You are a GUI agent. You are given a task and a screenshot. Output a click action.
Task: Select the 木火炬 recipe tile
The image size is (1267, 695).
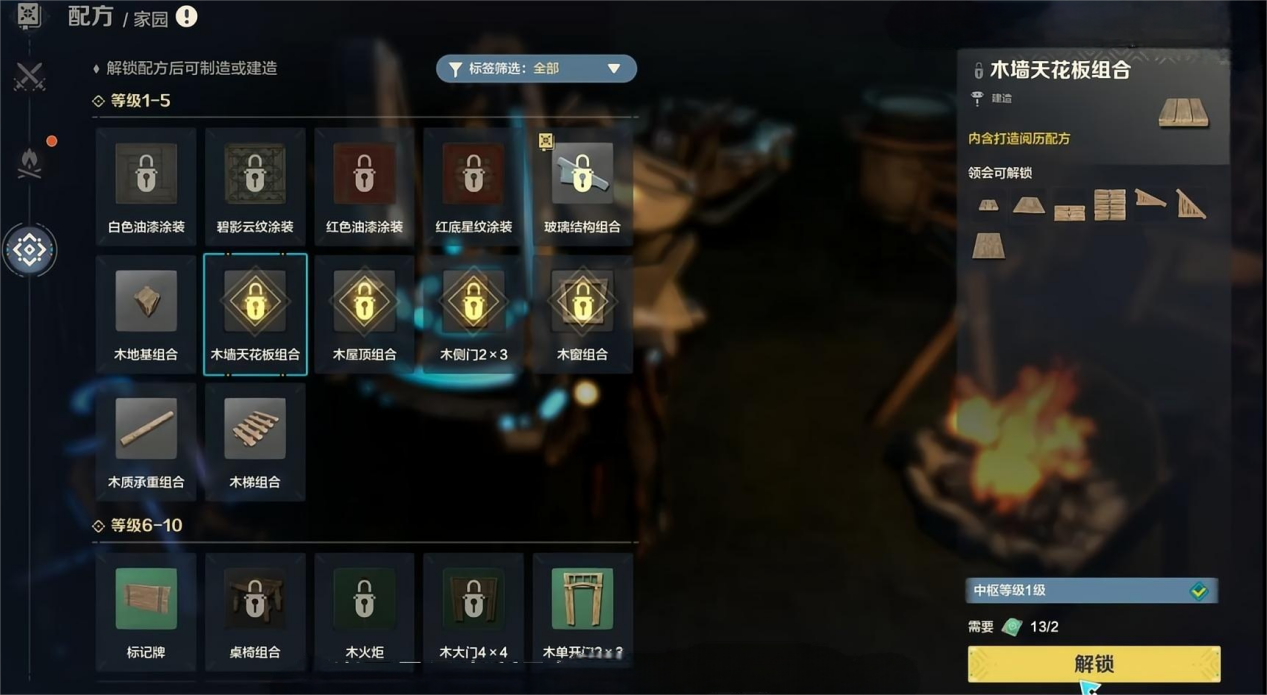click(364, 610)
